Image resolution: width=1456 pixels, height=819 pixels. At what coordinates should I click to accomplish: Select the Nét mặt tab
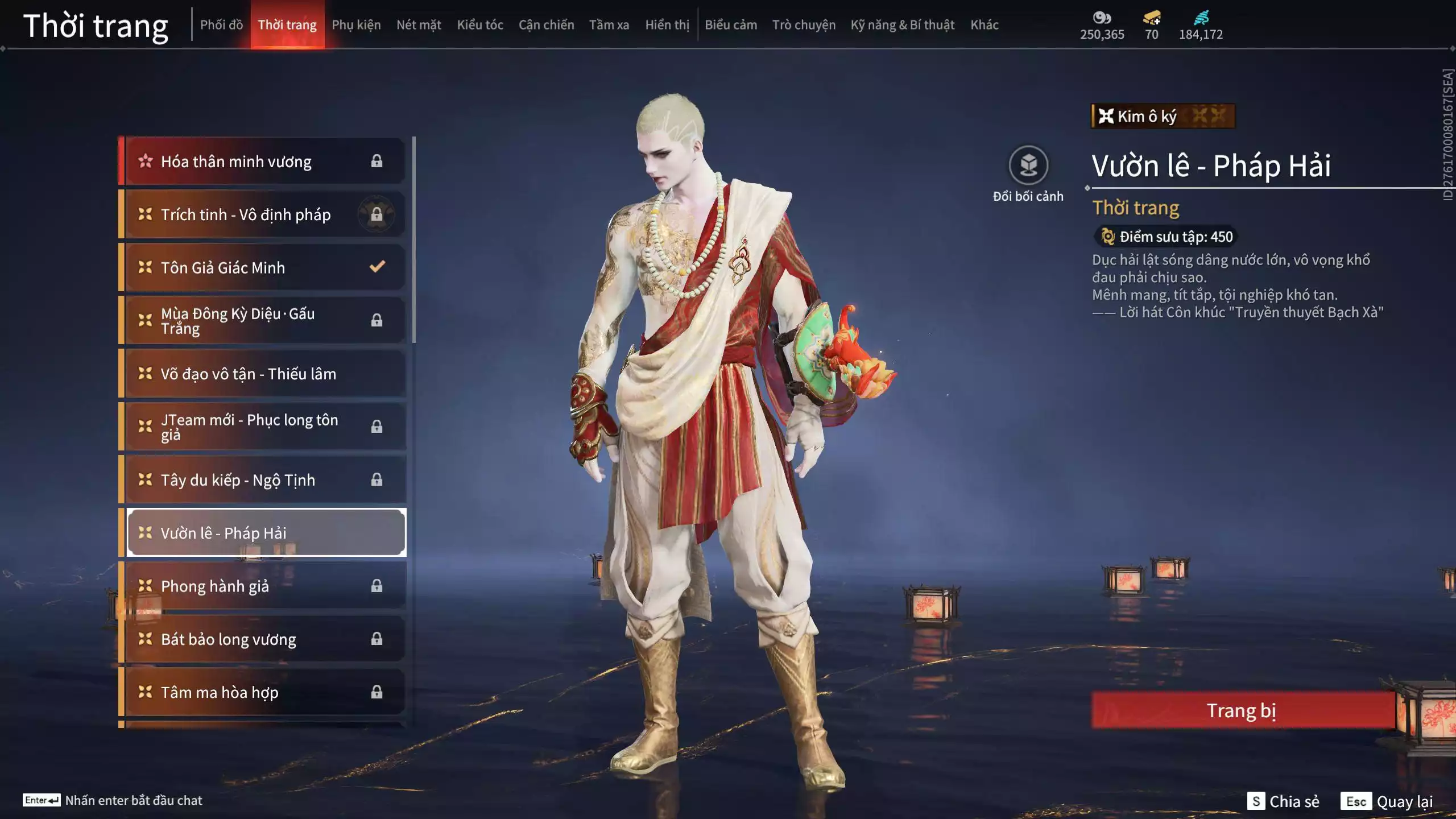pos(419,25)
